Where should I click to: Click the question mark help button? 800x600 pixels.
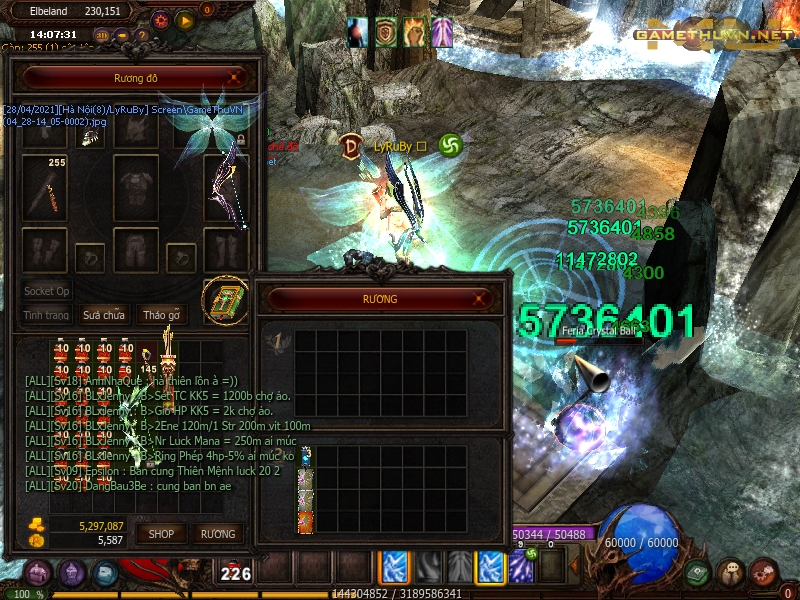coord(142,35)
